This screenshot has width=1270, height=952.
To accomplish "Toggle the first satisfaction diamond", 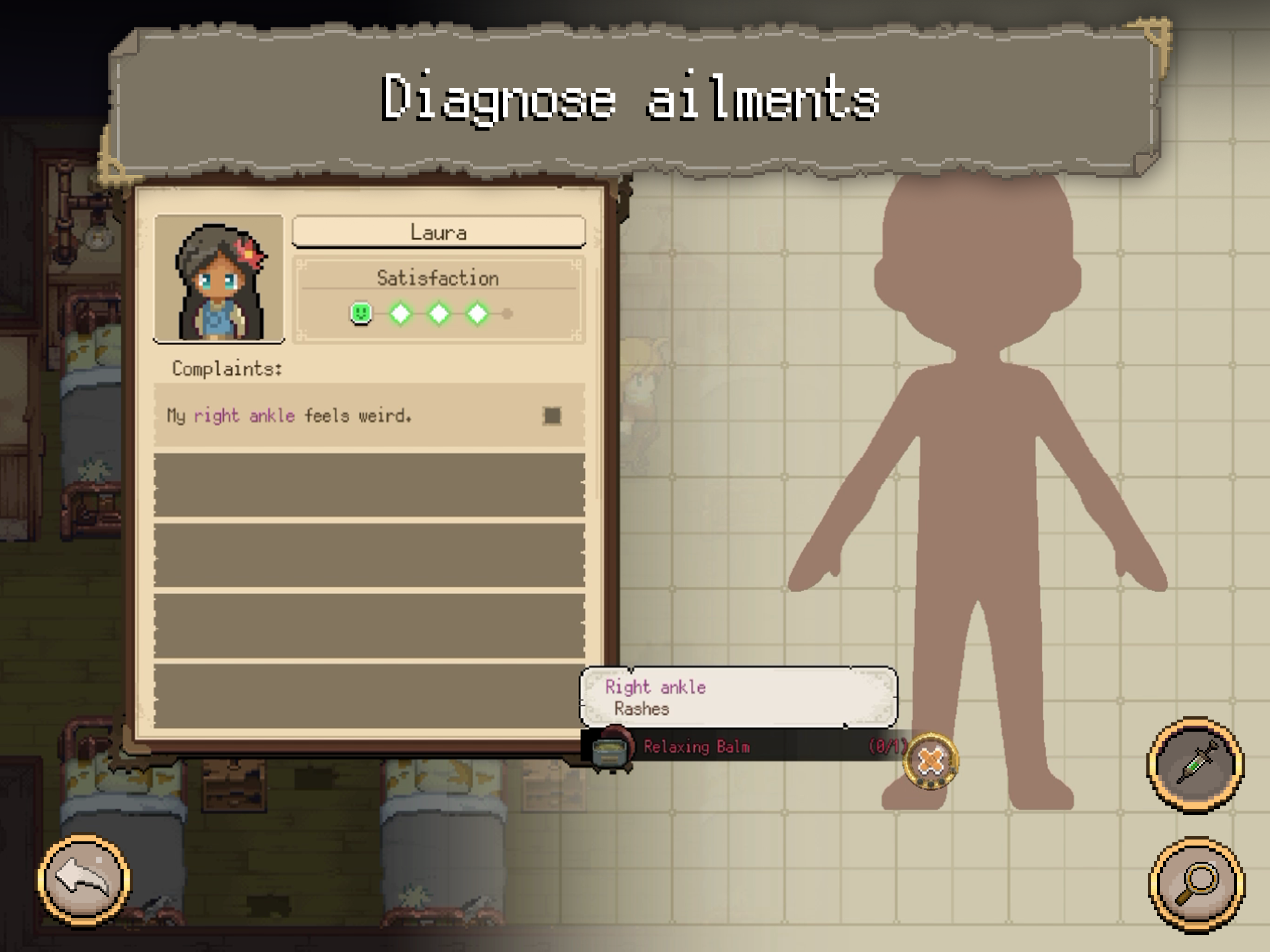I will point(401,313).
